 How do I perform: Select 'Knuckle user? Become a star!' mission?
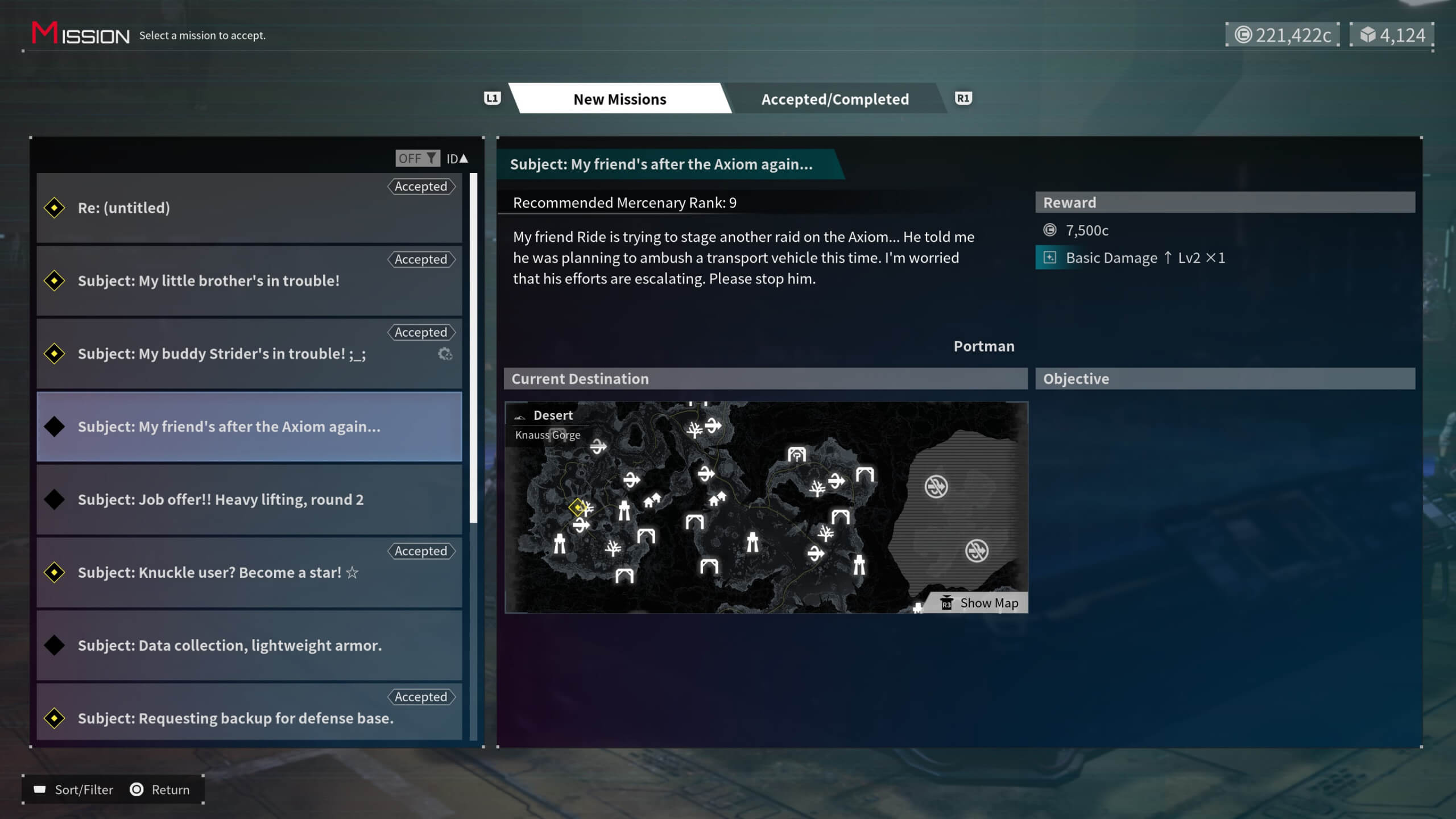click(249, 572)
